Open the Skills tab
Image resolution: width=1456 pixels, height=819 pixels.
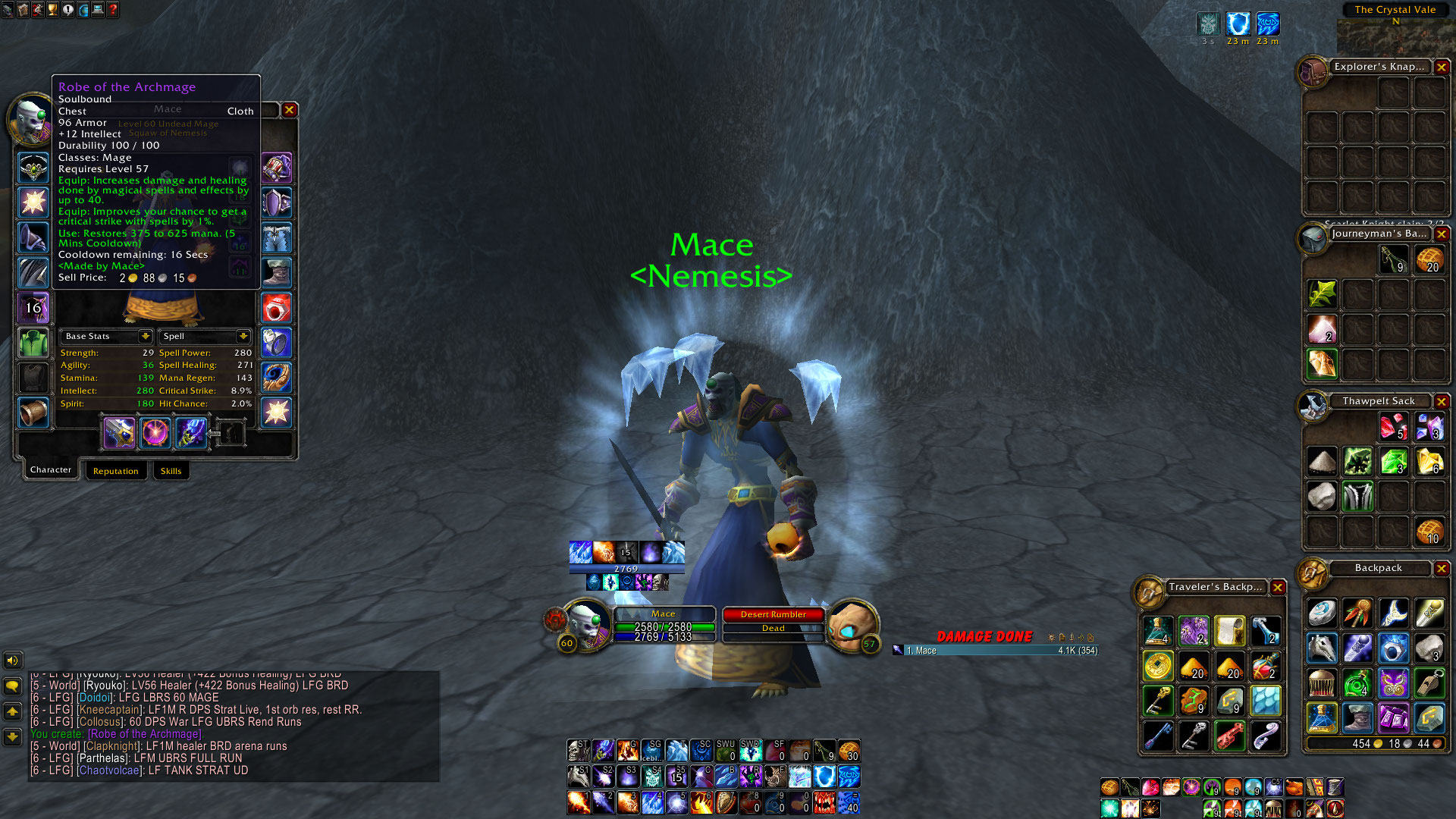171,471
